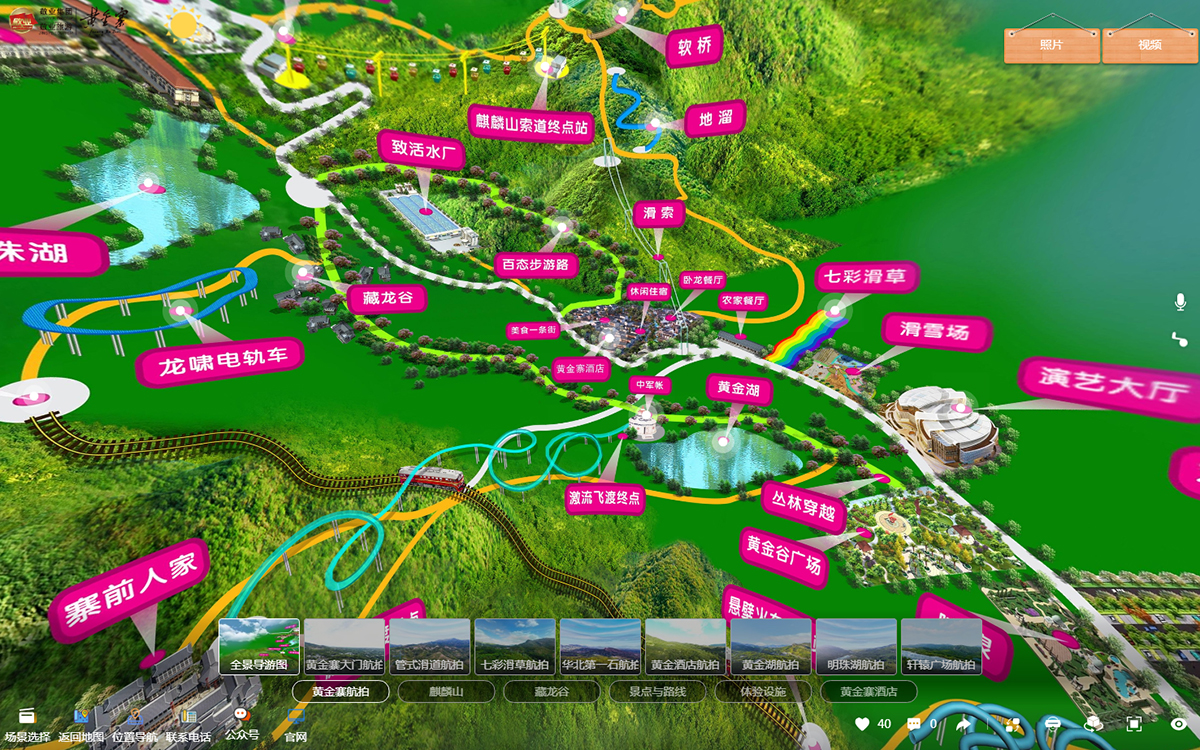Open 位置导航 location navigation
The height and width of the screenshot is (750, 1200).
[x=134, y=724]
